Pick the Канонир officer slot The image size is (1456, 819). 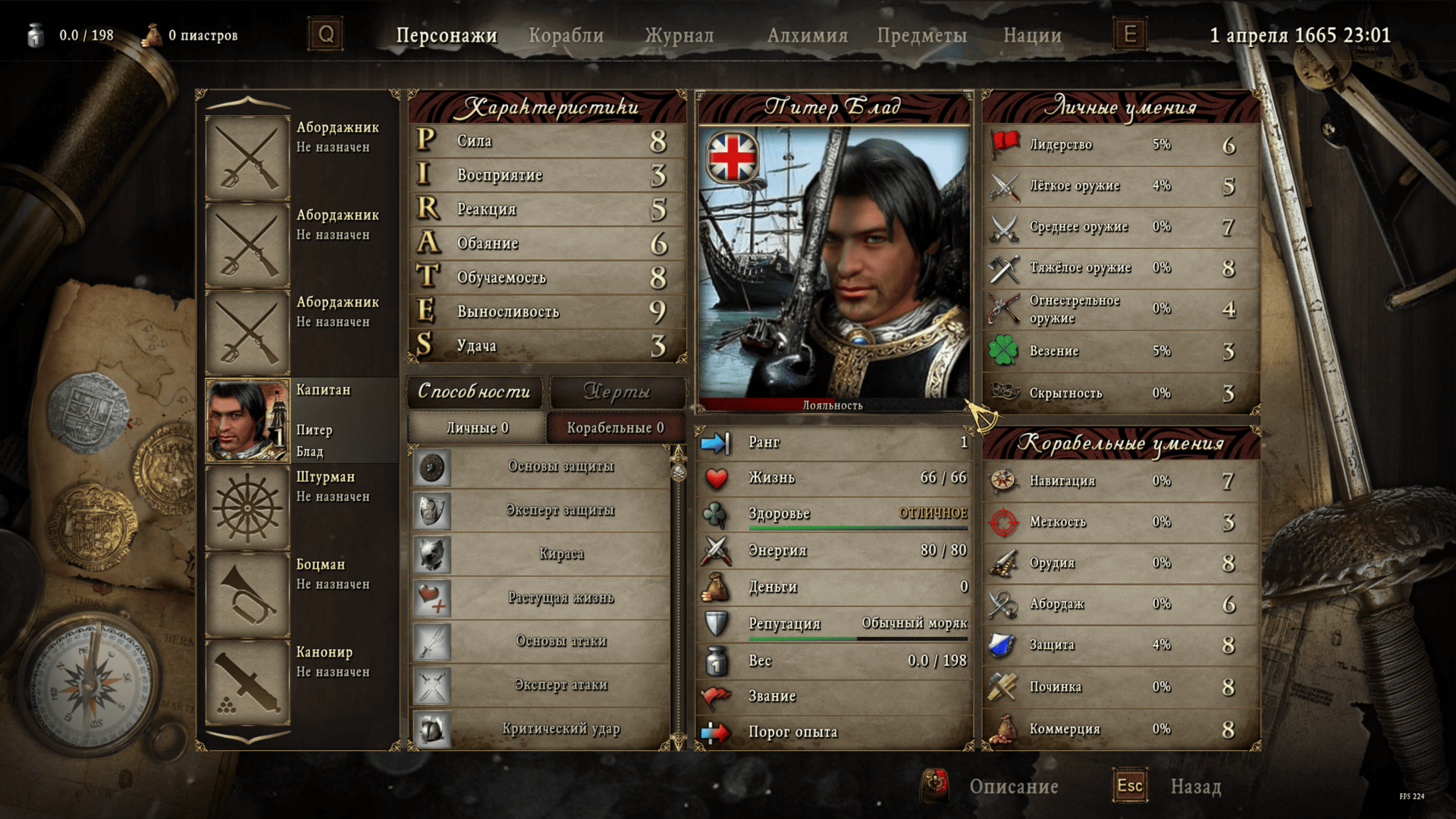pos(247,682)
